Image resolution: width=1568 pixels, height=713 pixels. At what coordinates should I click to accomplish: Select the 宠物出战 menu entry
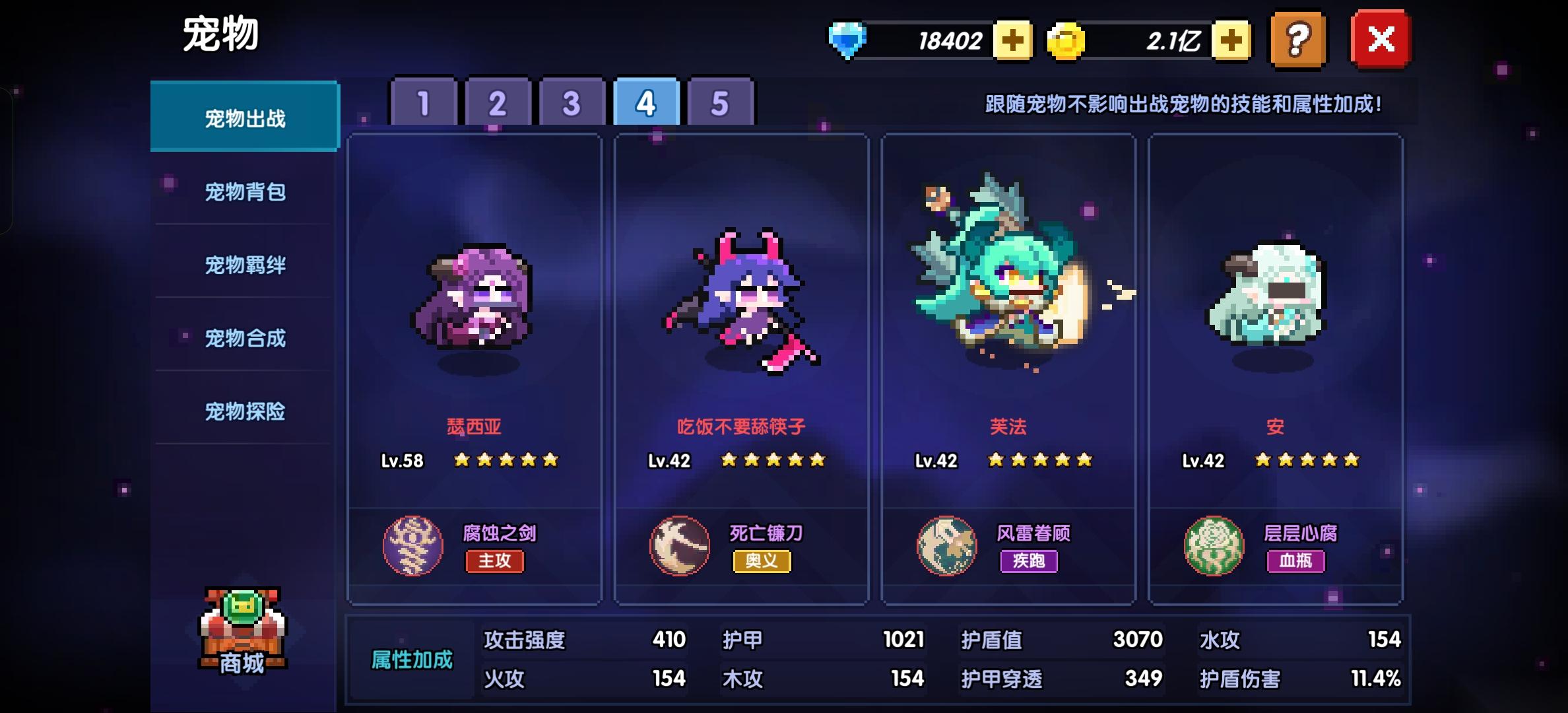pos(245,118)
